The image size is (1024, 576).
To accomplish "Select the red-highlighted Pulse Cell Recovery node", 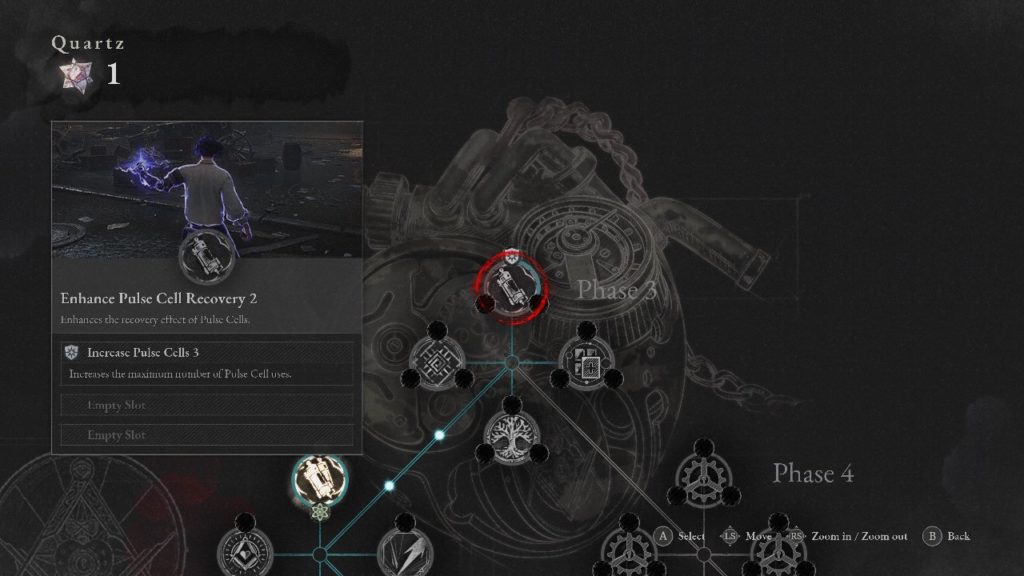I will click(511, 285).
